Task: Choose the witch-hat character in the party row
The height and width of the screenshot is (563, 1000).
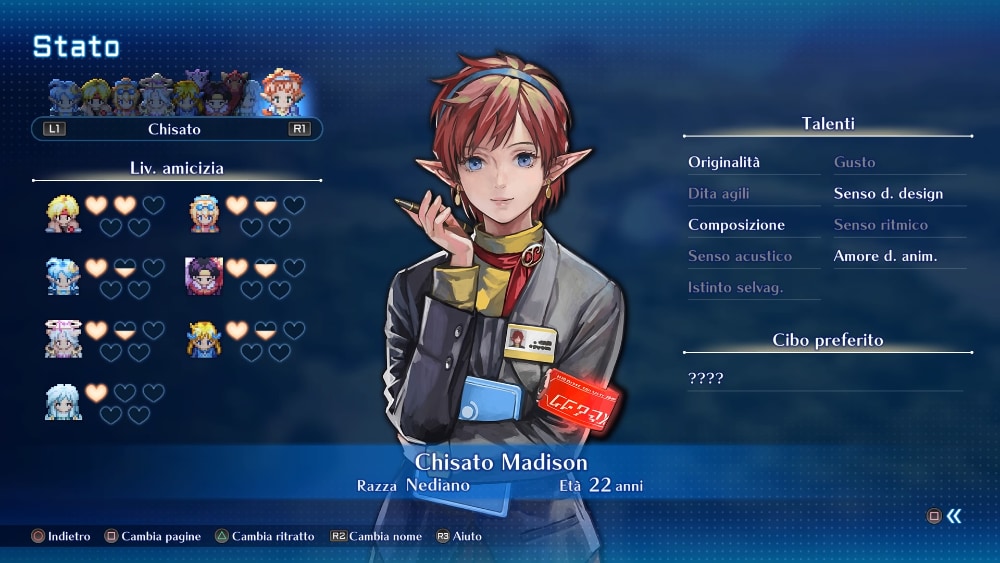Action: (157, 97)
